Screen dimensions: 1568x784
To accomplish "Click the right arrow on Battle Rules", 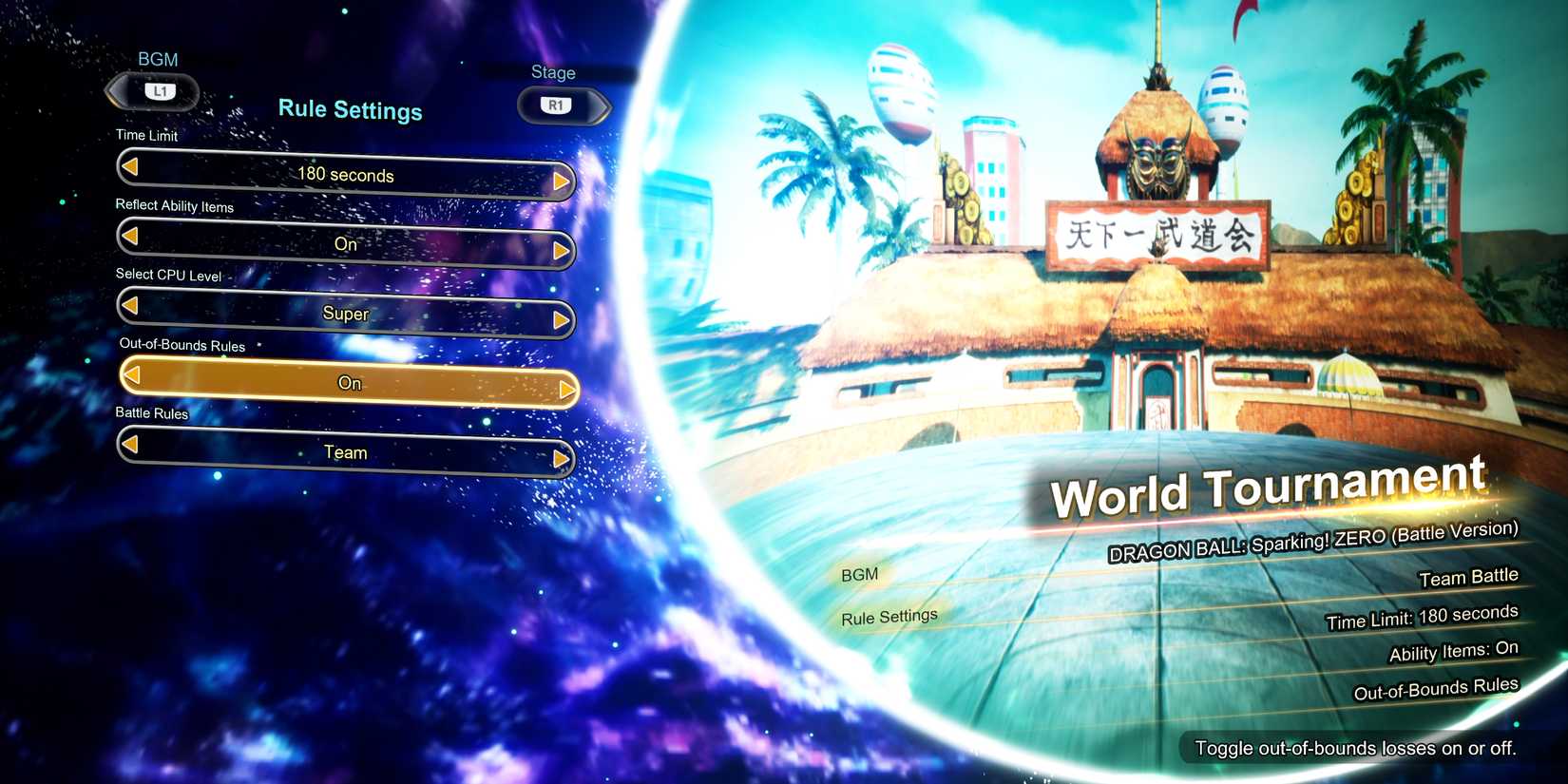I will (562, 459).
